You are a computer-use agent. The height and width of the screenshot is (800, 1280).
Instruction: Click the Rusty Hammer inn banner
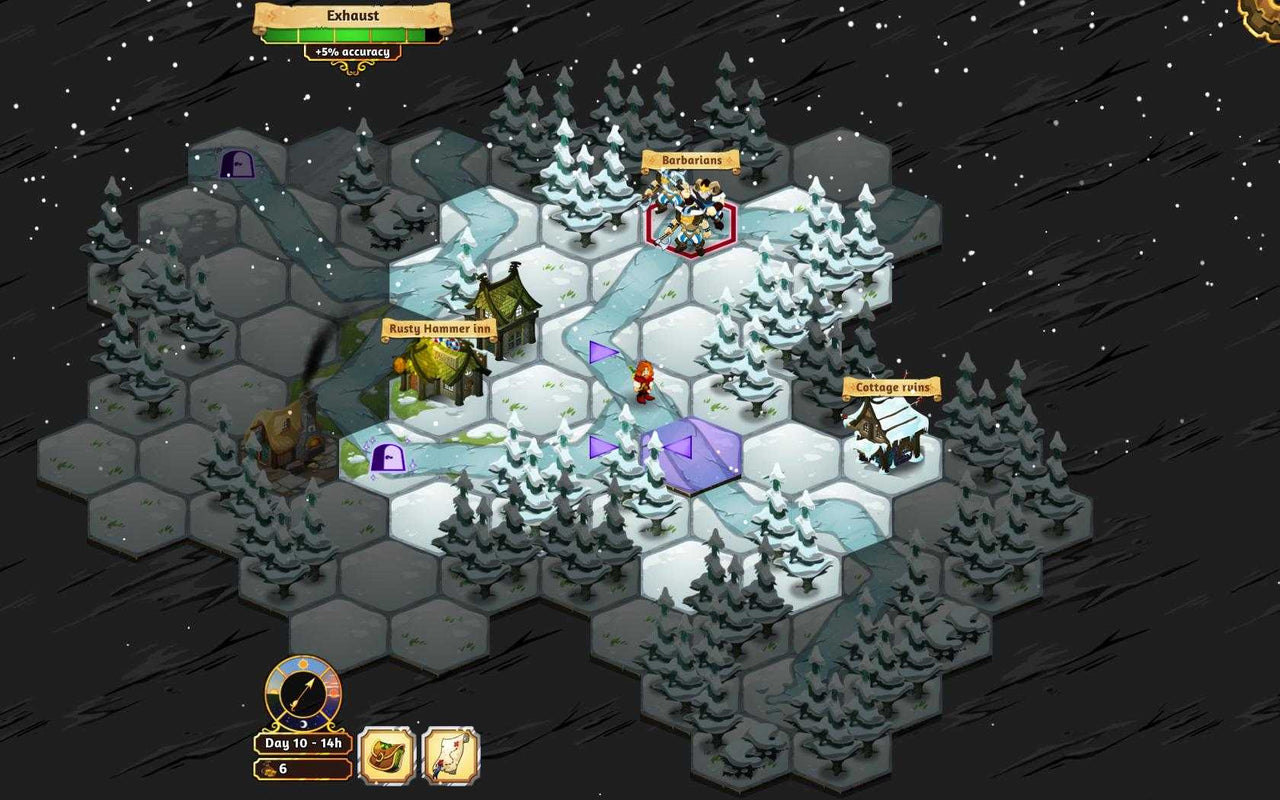point(437,327)
